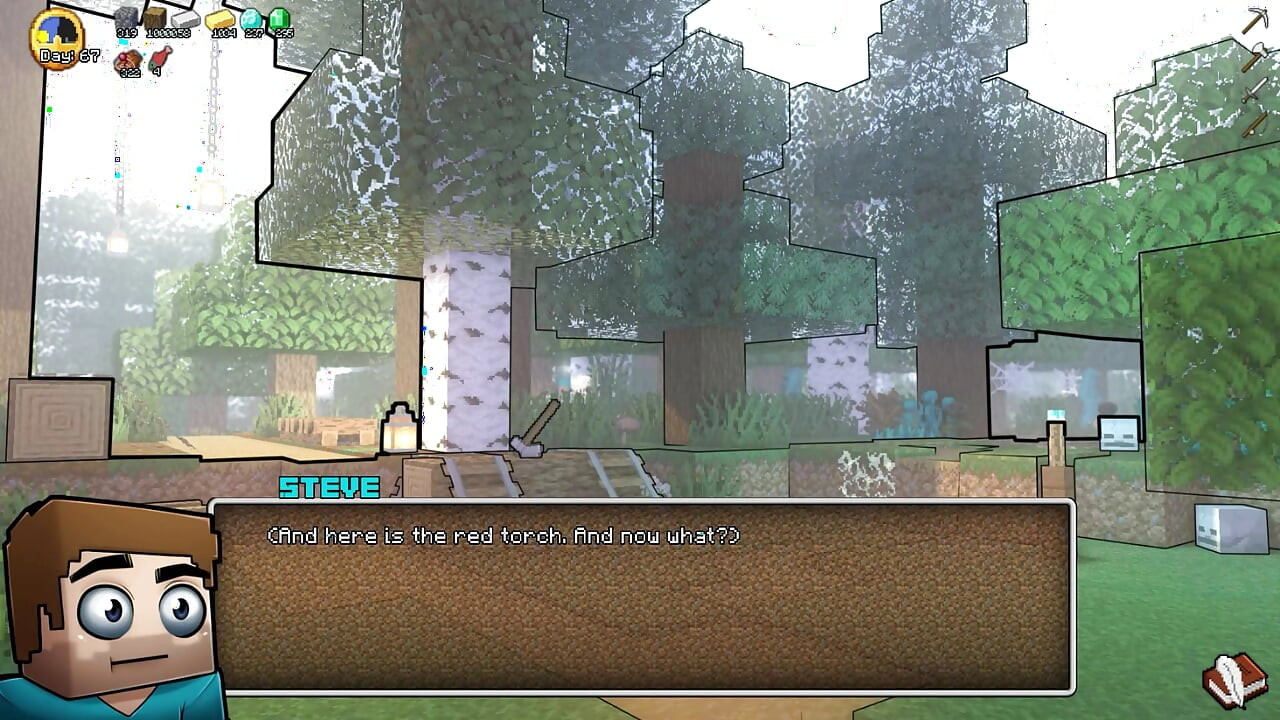Click the hanging lantern beside the birch tree

tap(398, 427)
